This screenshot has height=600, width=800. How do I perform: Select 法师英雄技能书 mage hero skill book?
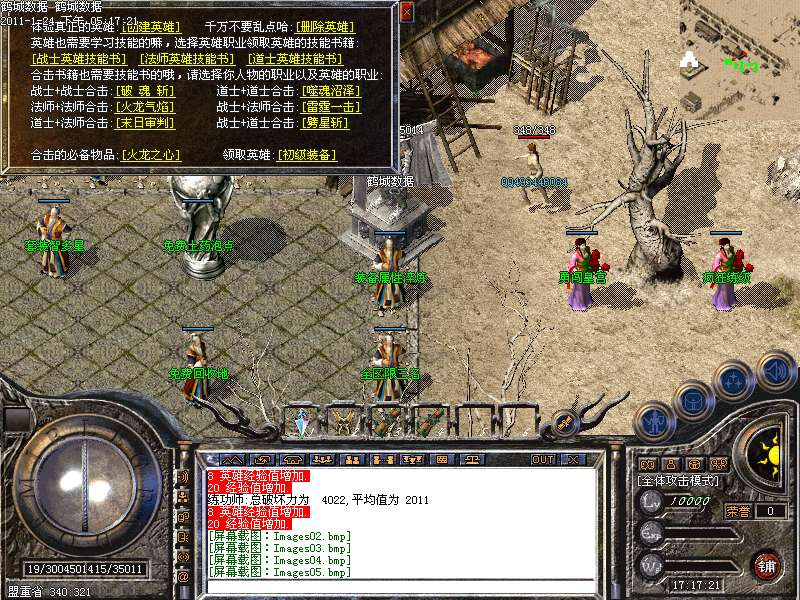click(186, 59)
